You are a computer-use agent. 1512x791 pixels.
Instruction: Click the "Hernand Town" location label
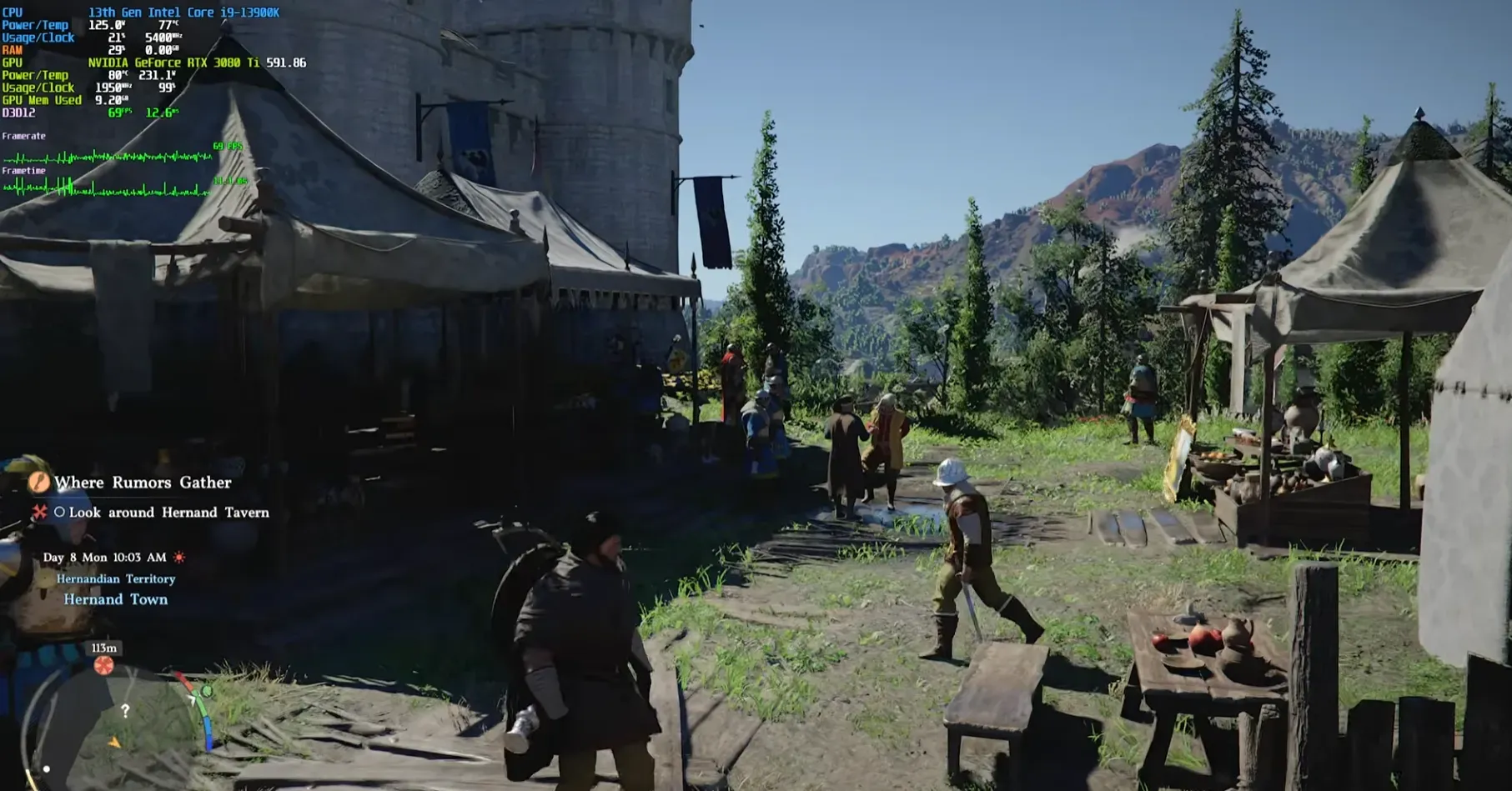[x=115, y=598]
